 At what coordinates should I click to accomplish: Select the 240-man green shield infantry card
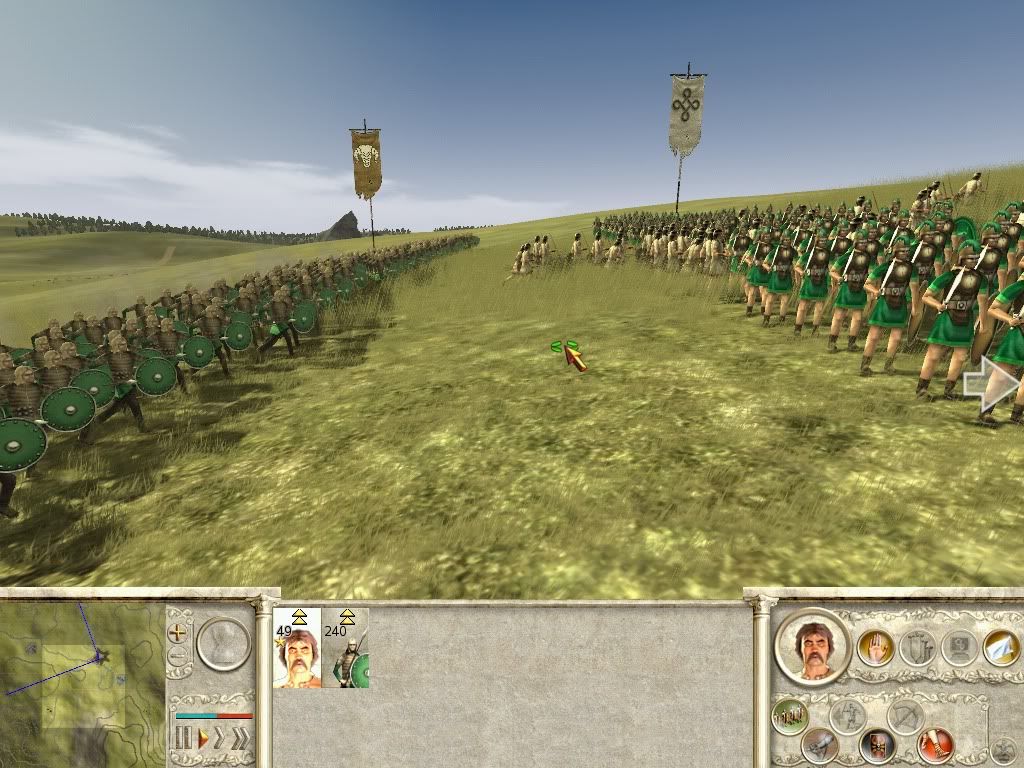(346, 648)
